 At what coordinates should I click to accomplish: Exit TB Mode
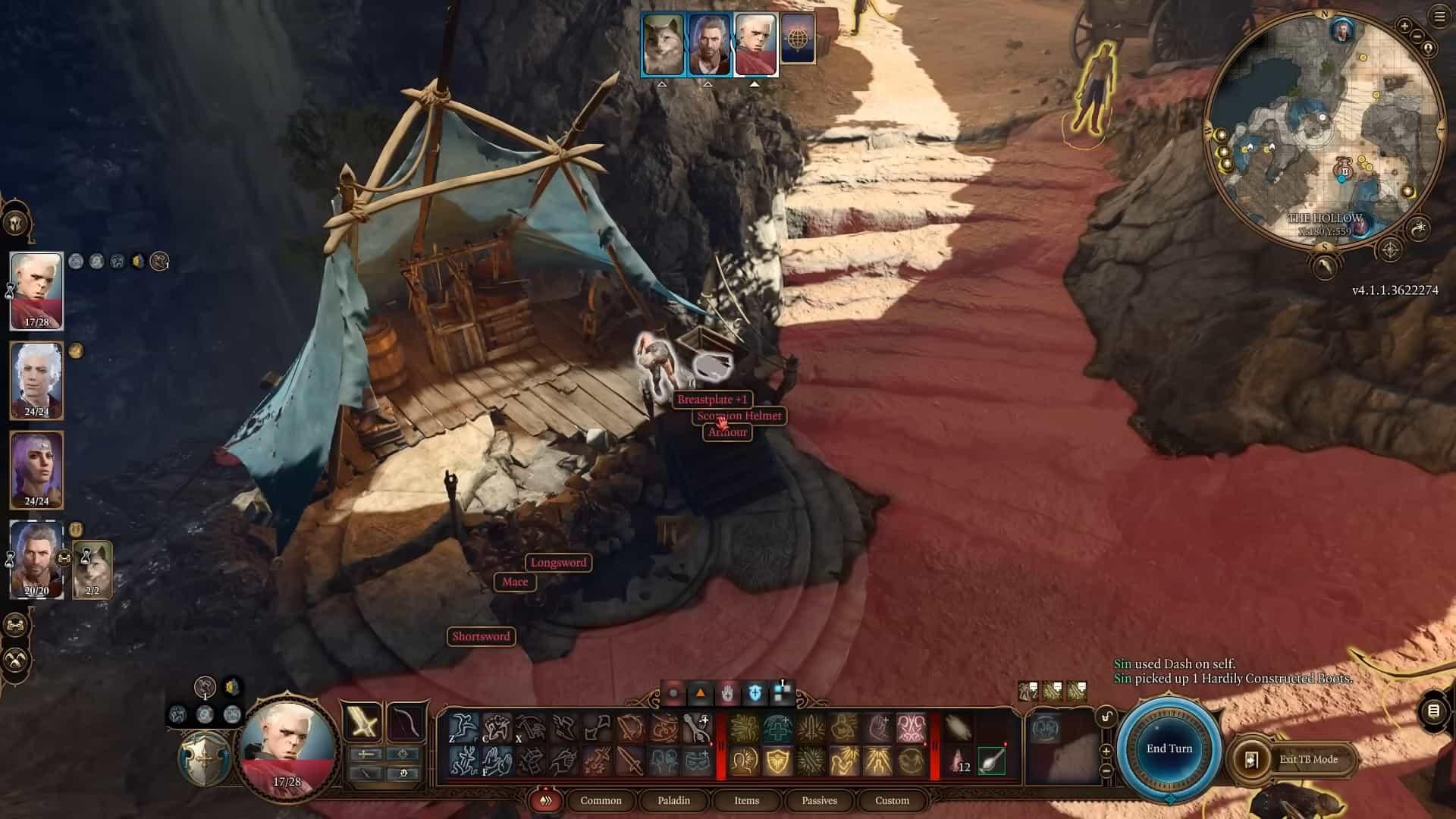[x=1308, y=759]
